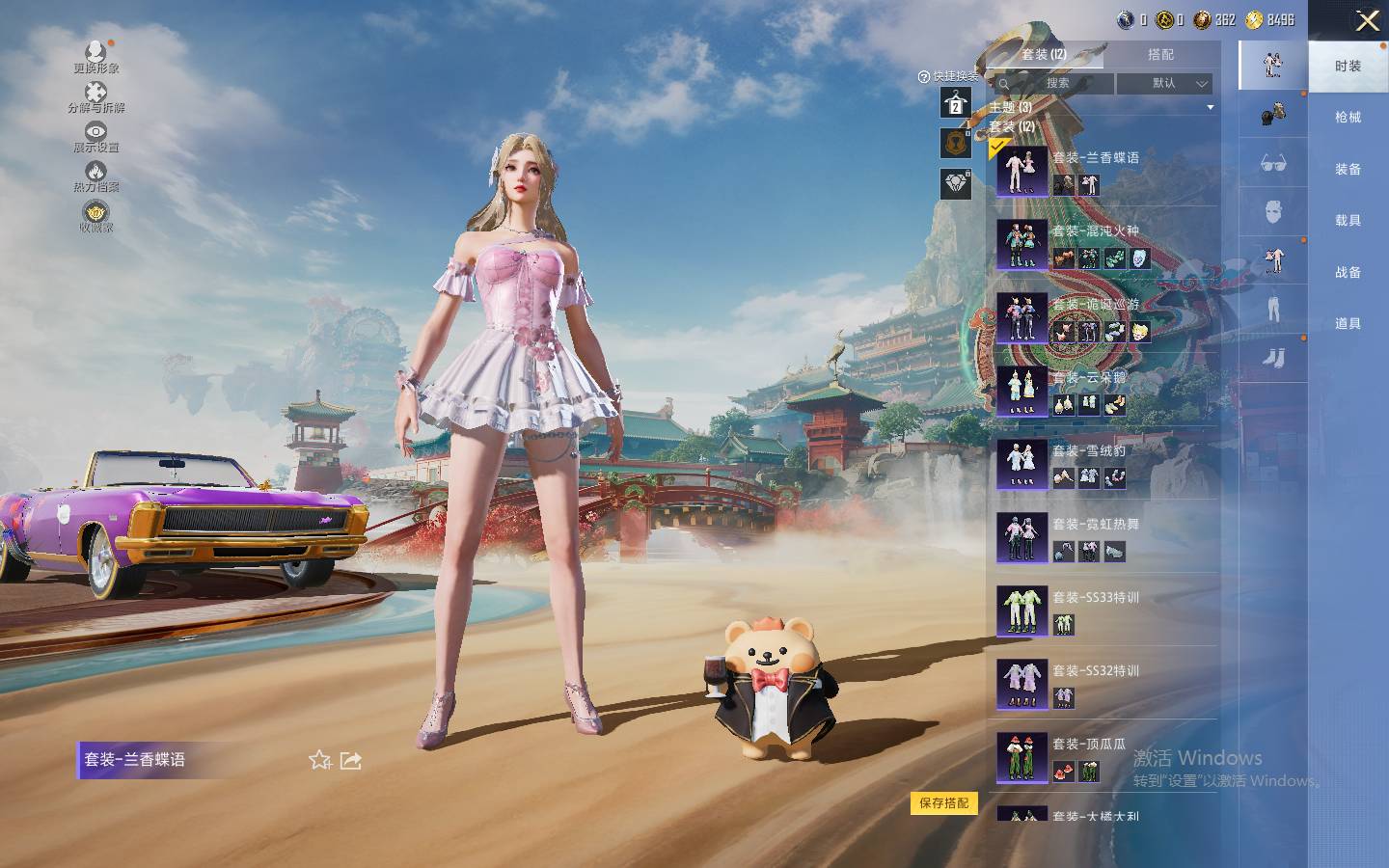
Task: Open the 载具 vehicles category
Action: coord(1348,221)
